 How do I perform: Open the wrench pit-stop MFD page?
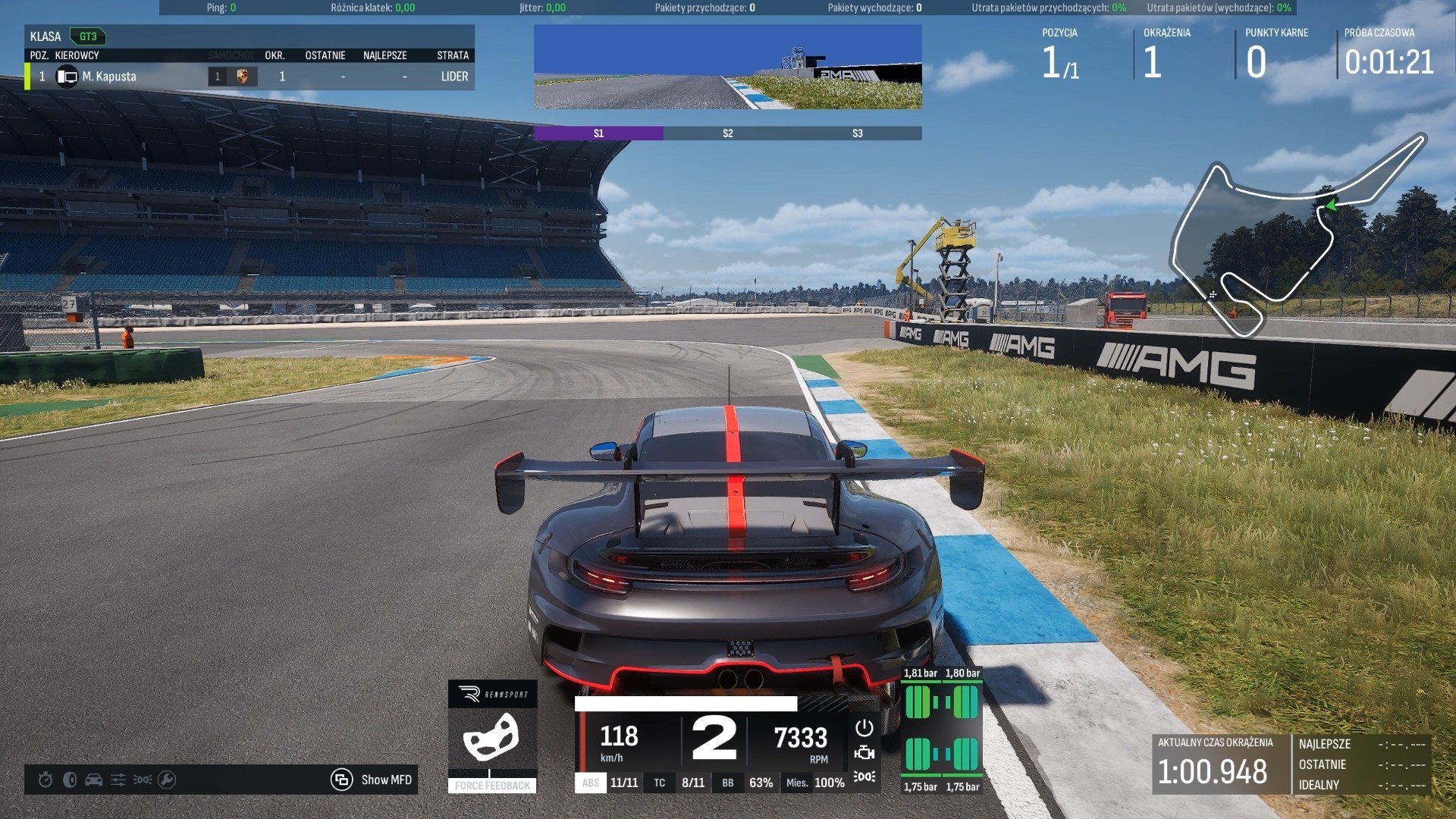[x=167, y=780]
